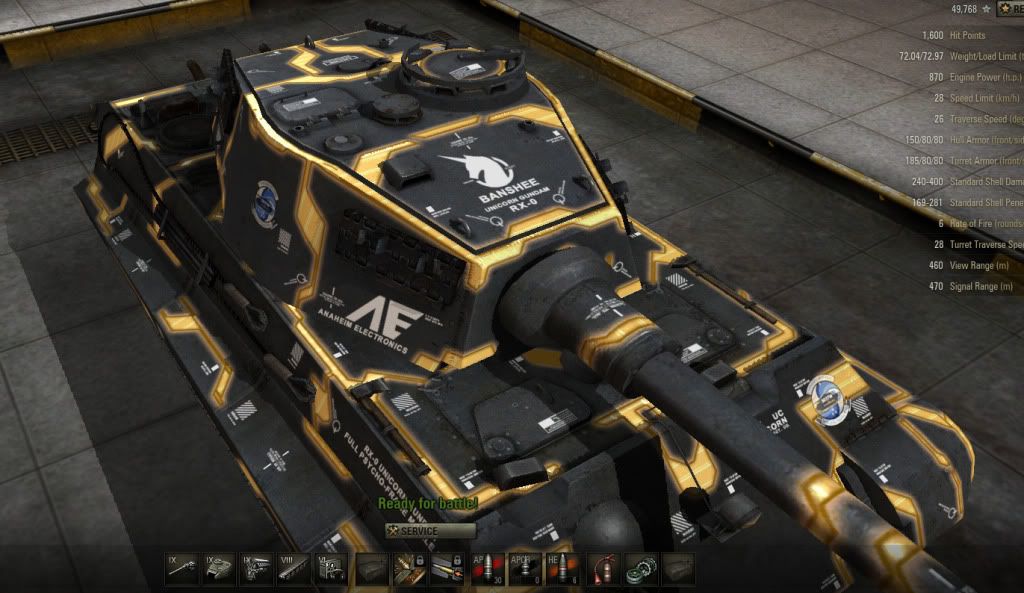The height and width of the screenshot is (593, 1024).
Task: Select the gun module slot
Action: (181, 568)
